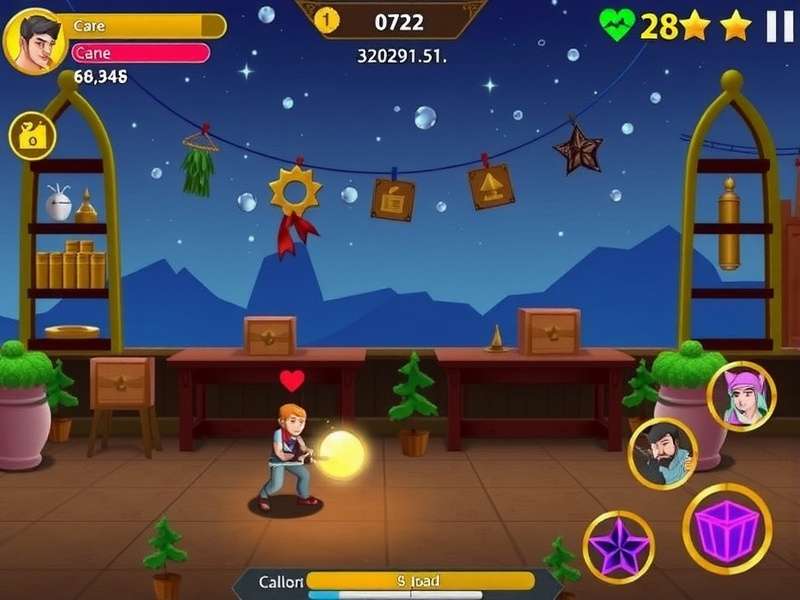Choose the bearded companion portrait
800x600 pixels.
point(662,453)
